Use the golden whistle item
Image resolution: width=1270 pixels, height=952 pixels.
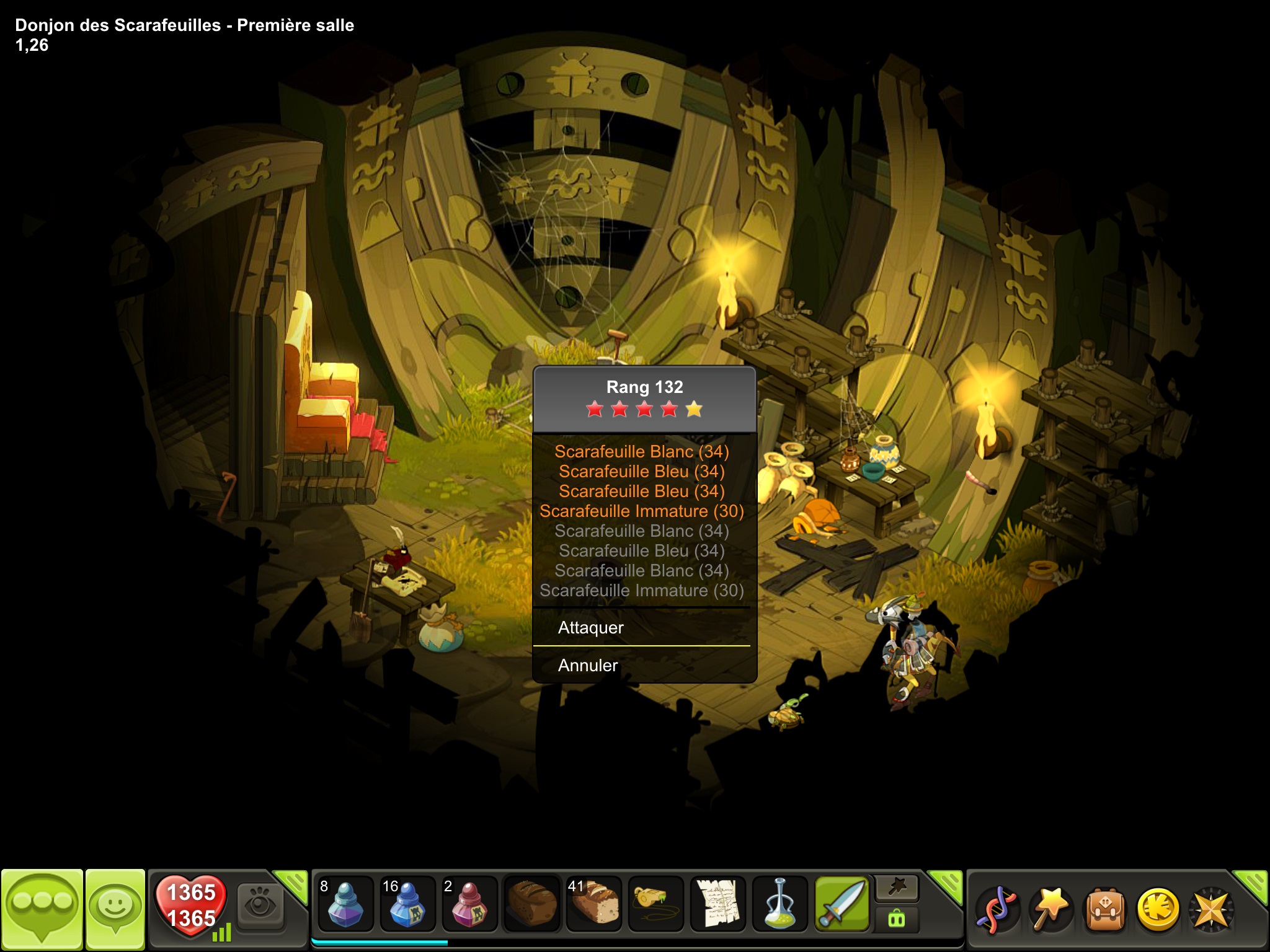click(x=655, y=905)
